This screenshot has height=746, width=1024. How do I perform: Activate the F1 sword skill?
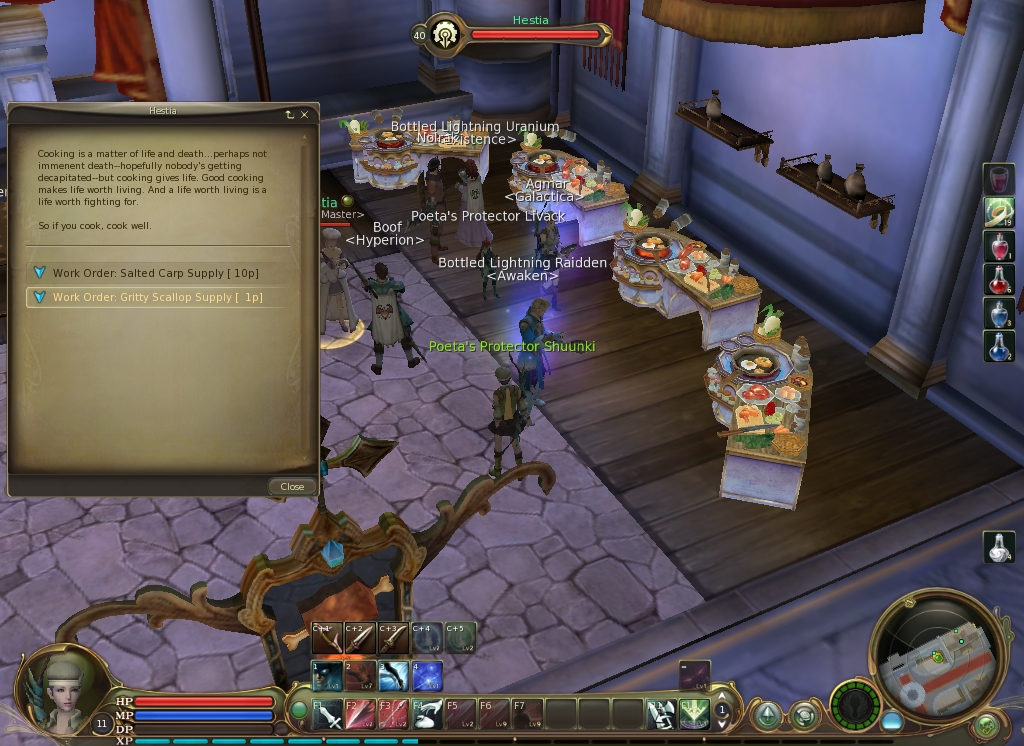point(328,714)
